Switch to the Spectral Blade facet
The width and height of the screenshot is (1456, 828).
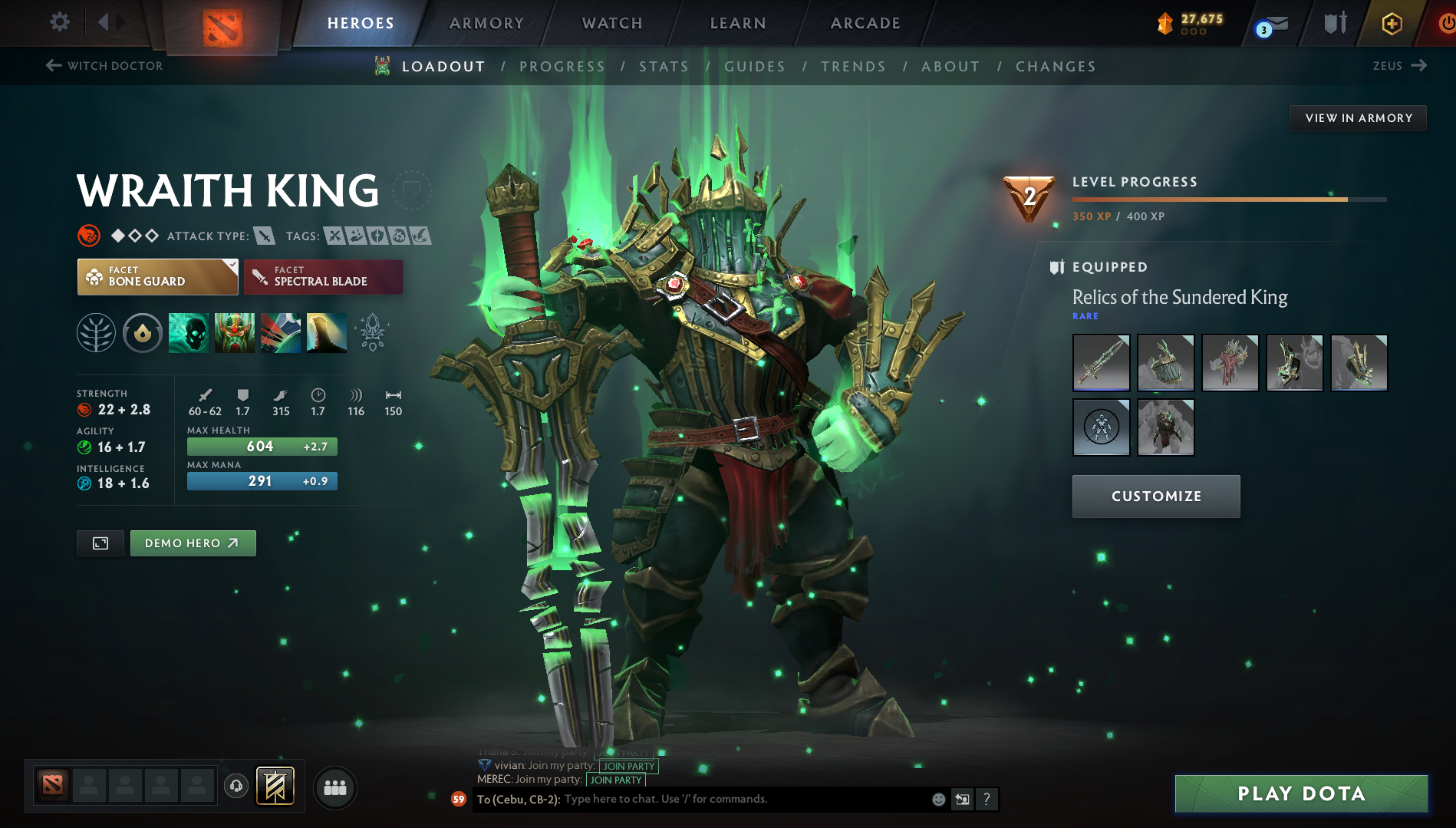(x=323, y=276)
